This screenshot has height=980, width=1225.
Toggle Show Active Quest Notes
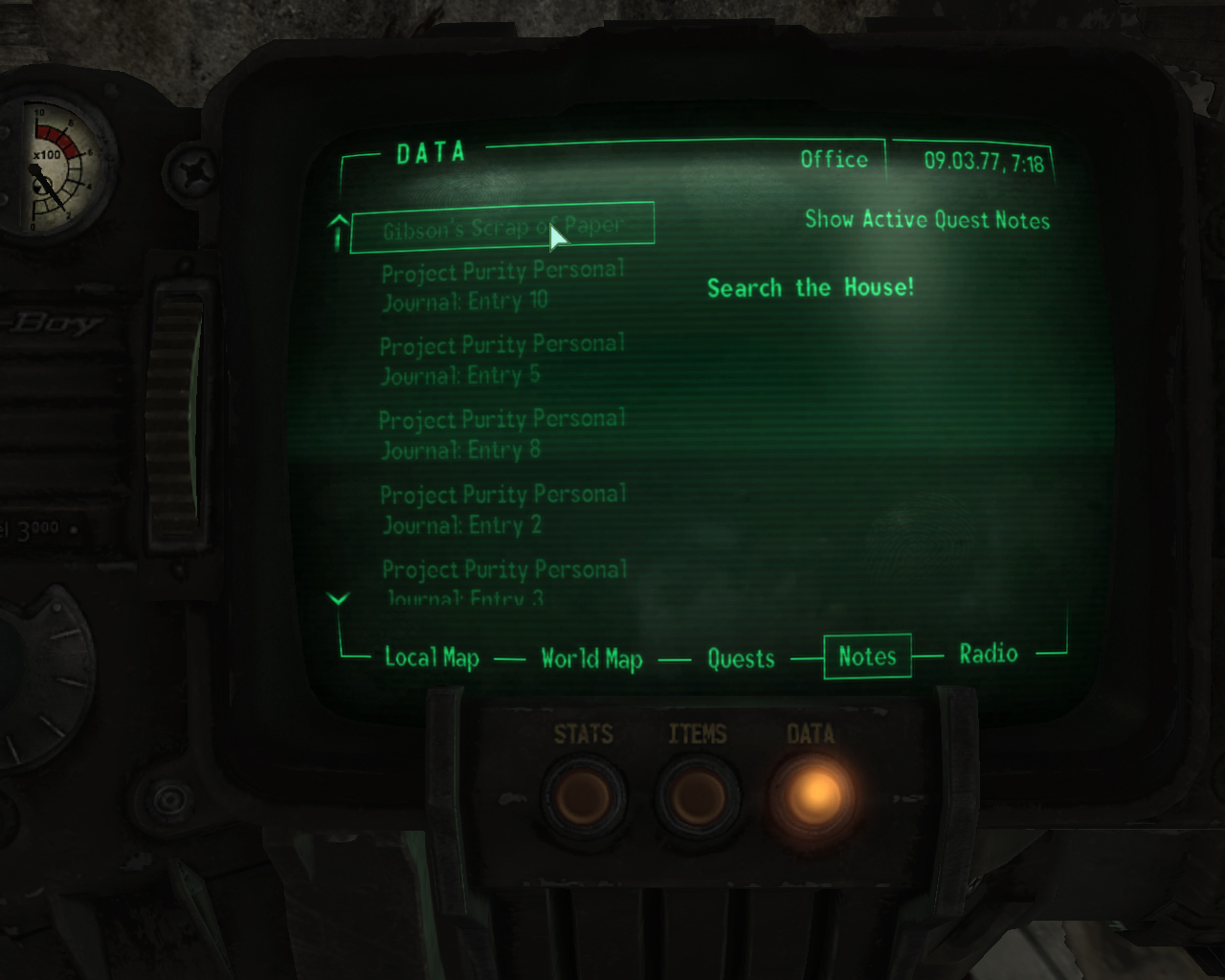926,220
